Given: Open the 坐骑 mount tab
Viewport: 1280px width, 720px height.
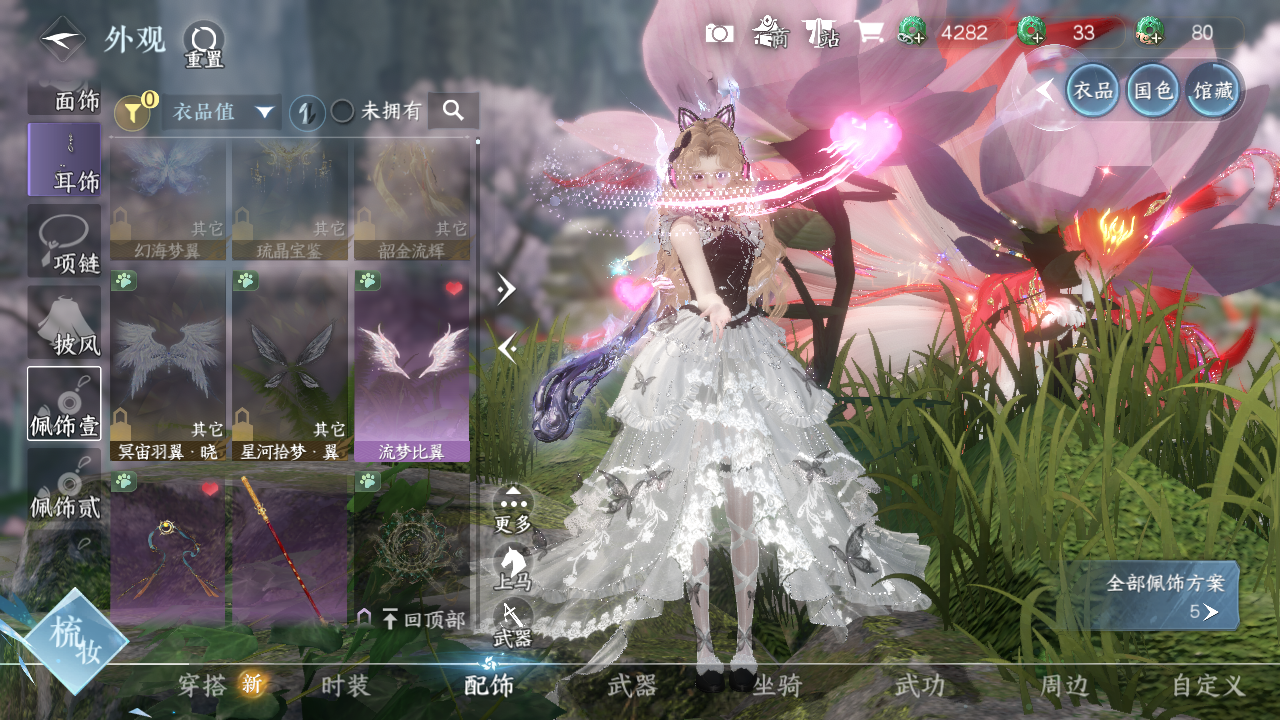Looking at the screenshot, I should pyautogui.click(x=776, y=686).
